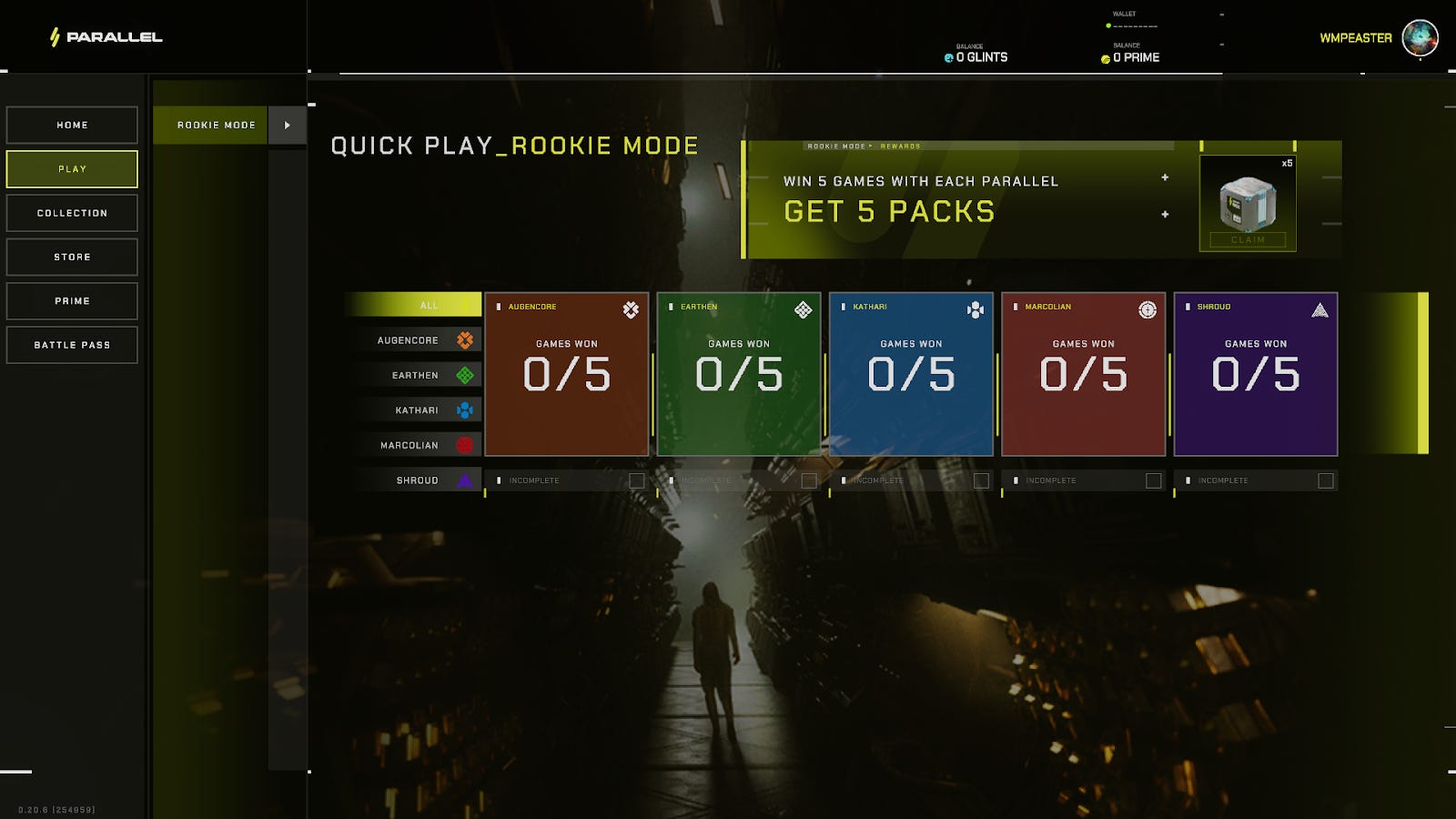This screenshot has height=819, width=1456.
Task: Go to the Collection menu
Action: pyautogui.click(x=72, y=213)
